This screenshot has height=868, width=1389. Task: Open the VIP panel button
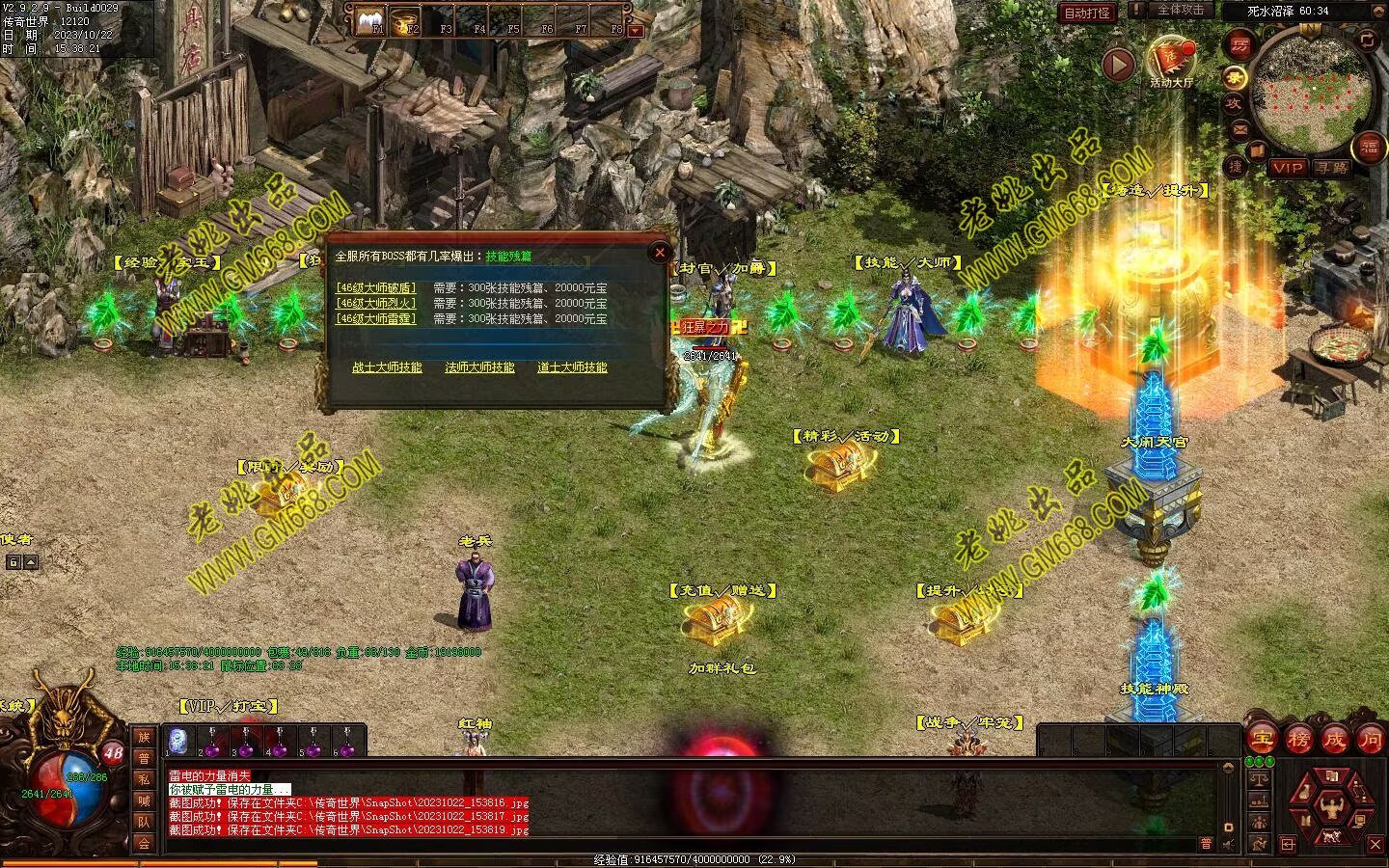click(1287, 168)
